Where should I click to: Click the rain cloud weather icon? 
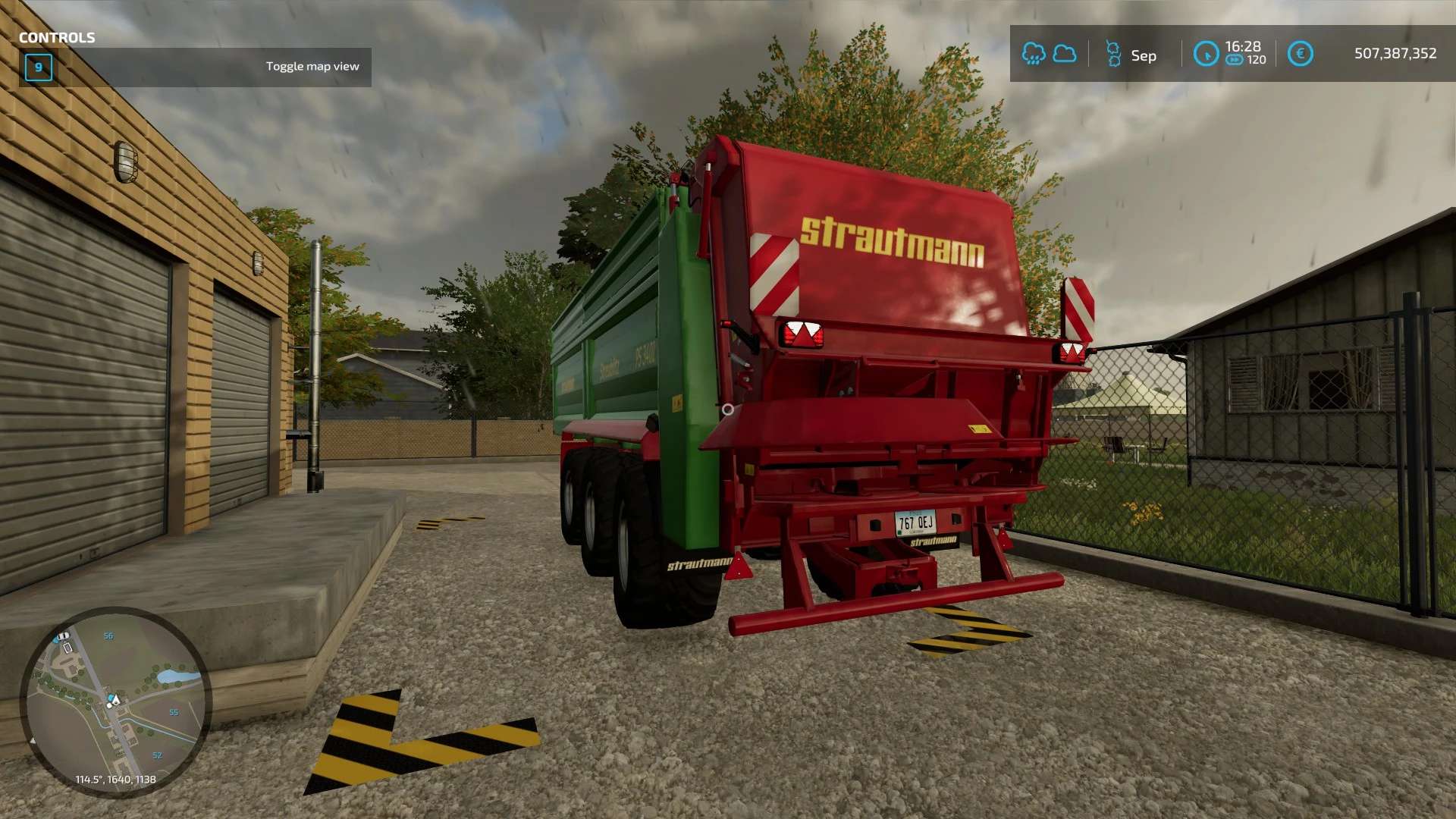pos(1033,54)
